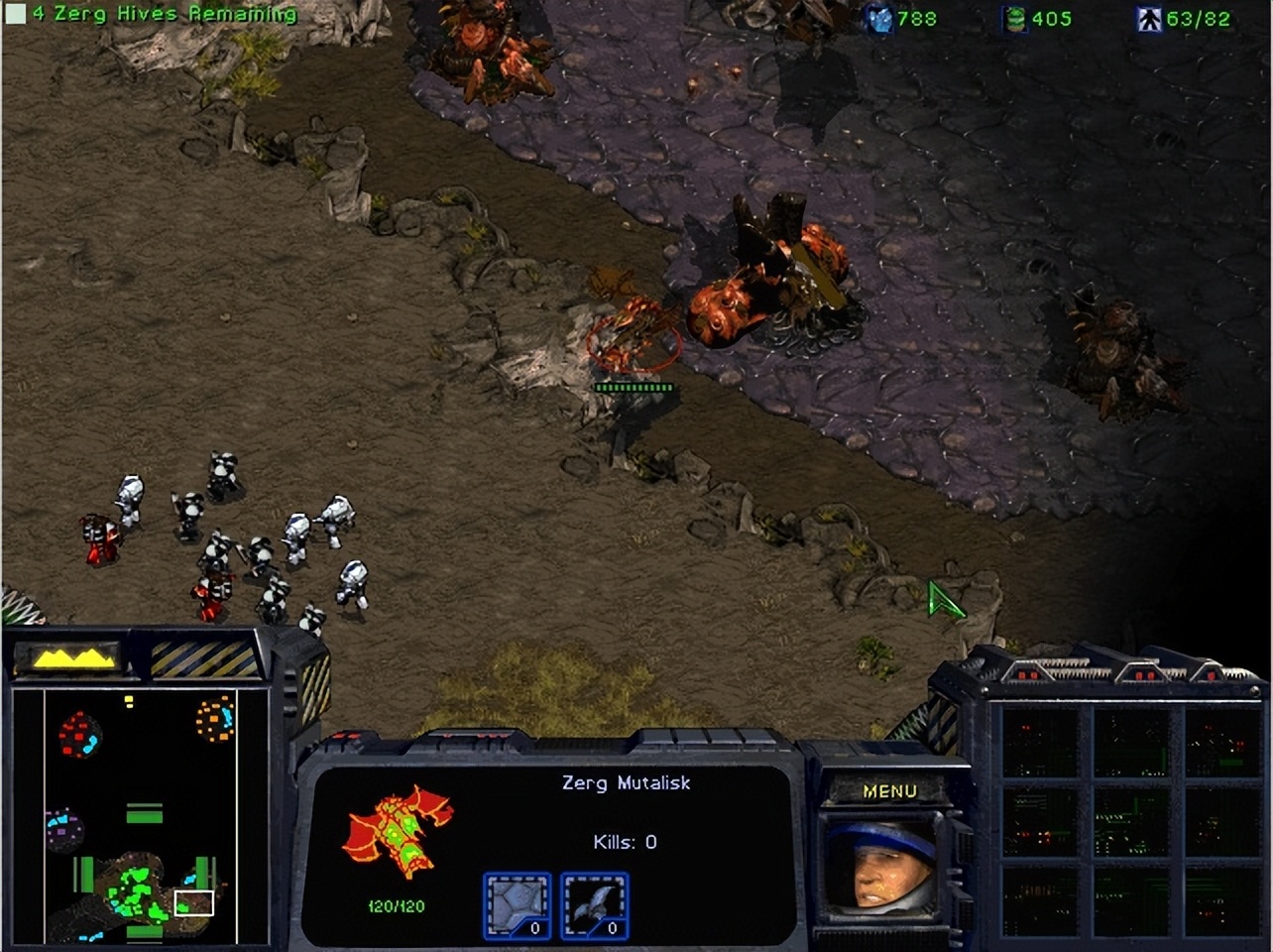This screenshot has width=1273, height=952.
Task: Click the Kills: 0 counter
Action: point(624,841)
